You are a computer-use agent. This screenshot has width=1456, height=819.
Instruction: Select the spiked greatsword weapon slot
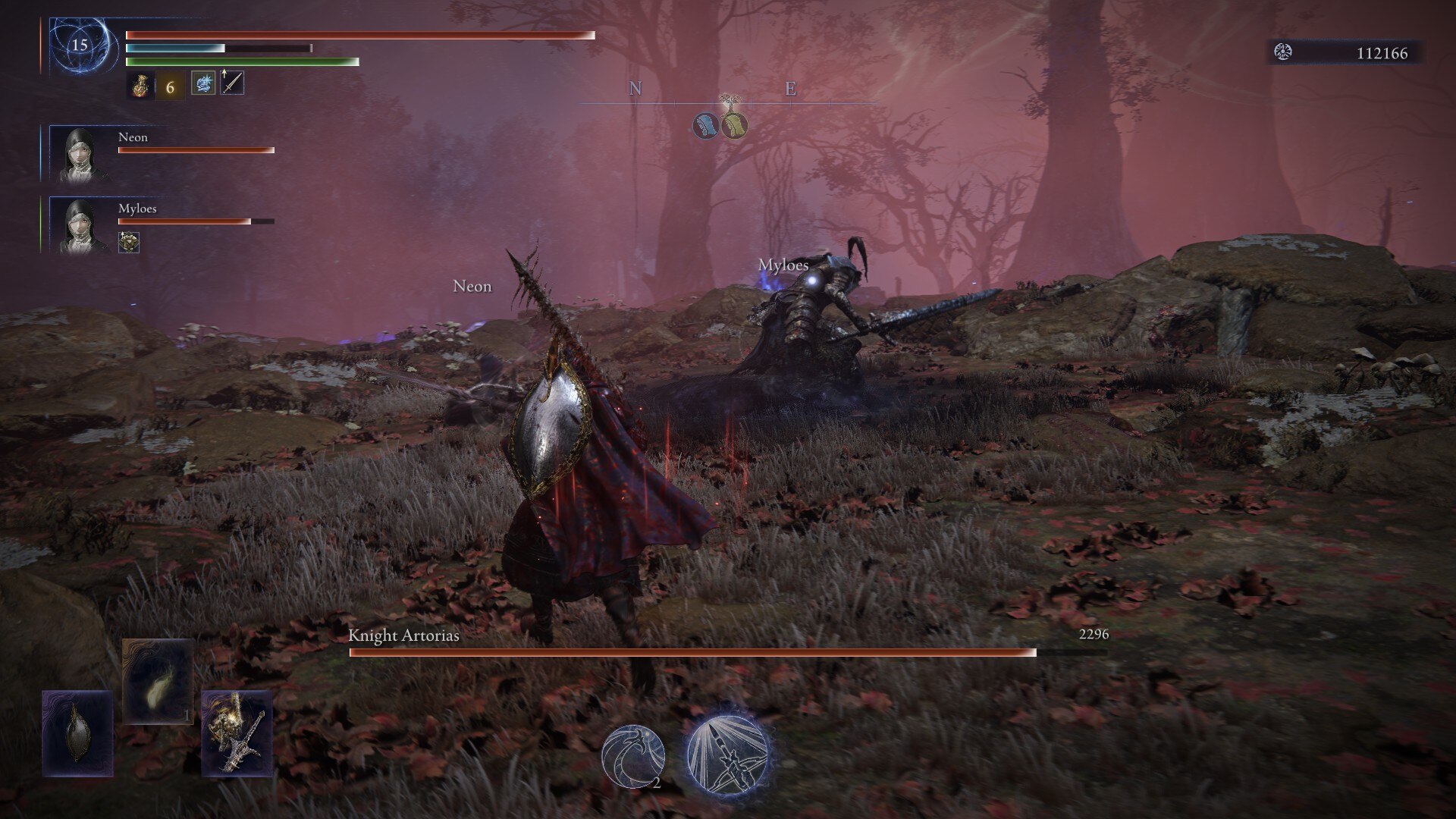[237, 733]
